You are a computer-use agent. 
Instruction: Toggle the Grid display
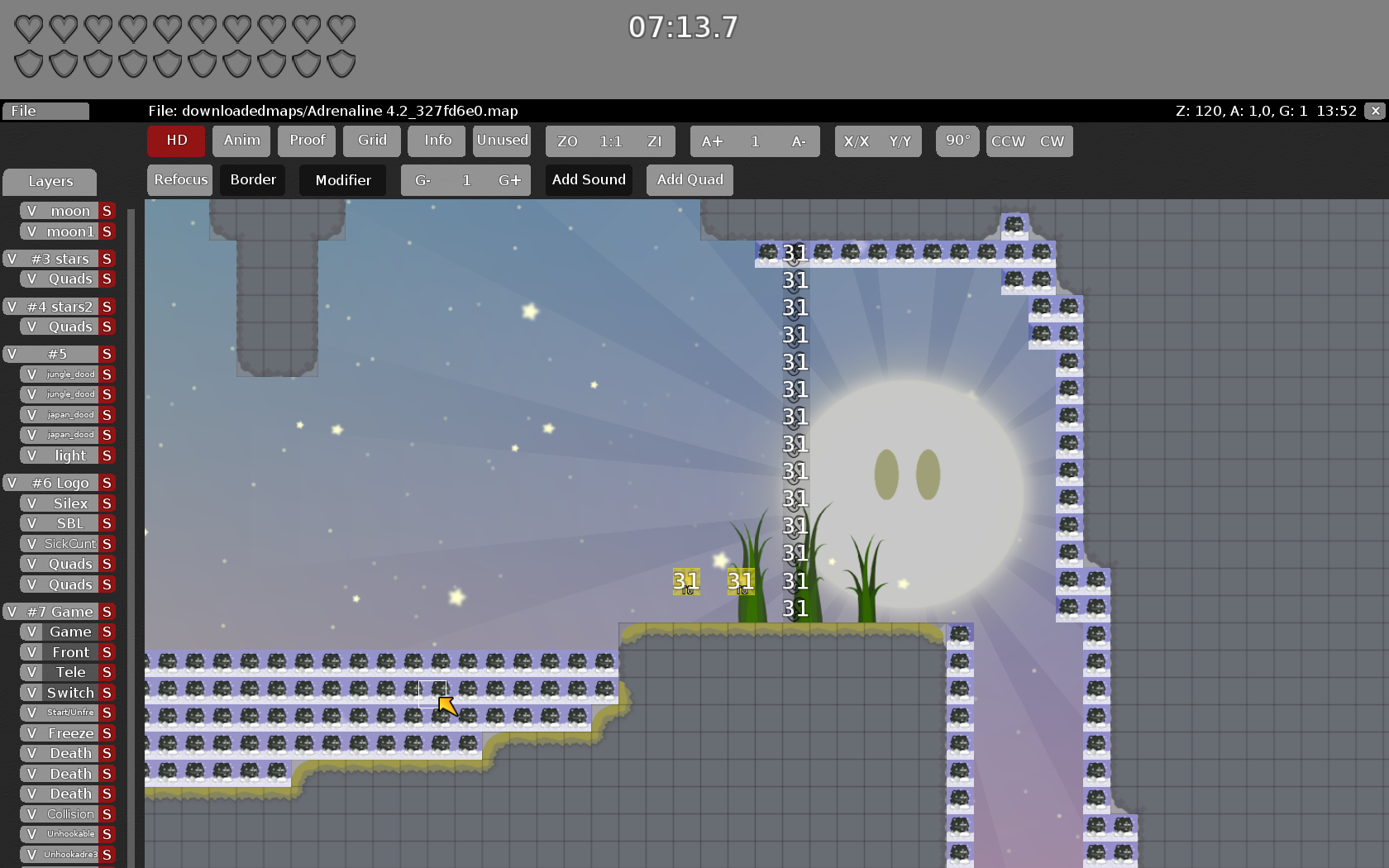pos(372,141)
